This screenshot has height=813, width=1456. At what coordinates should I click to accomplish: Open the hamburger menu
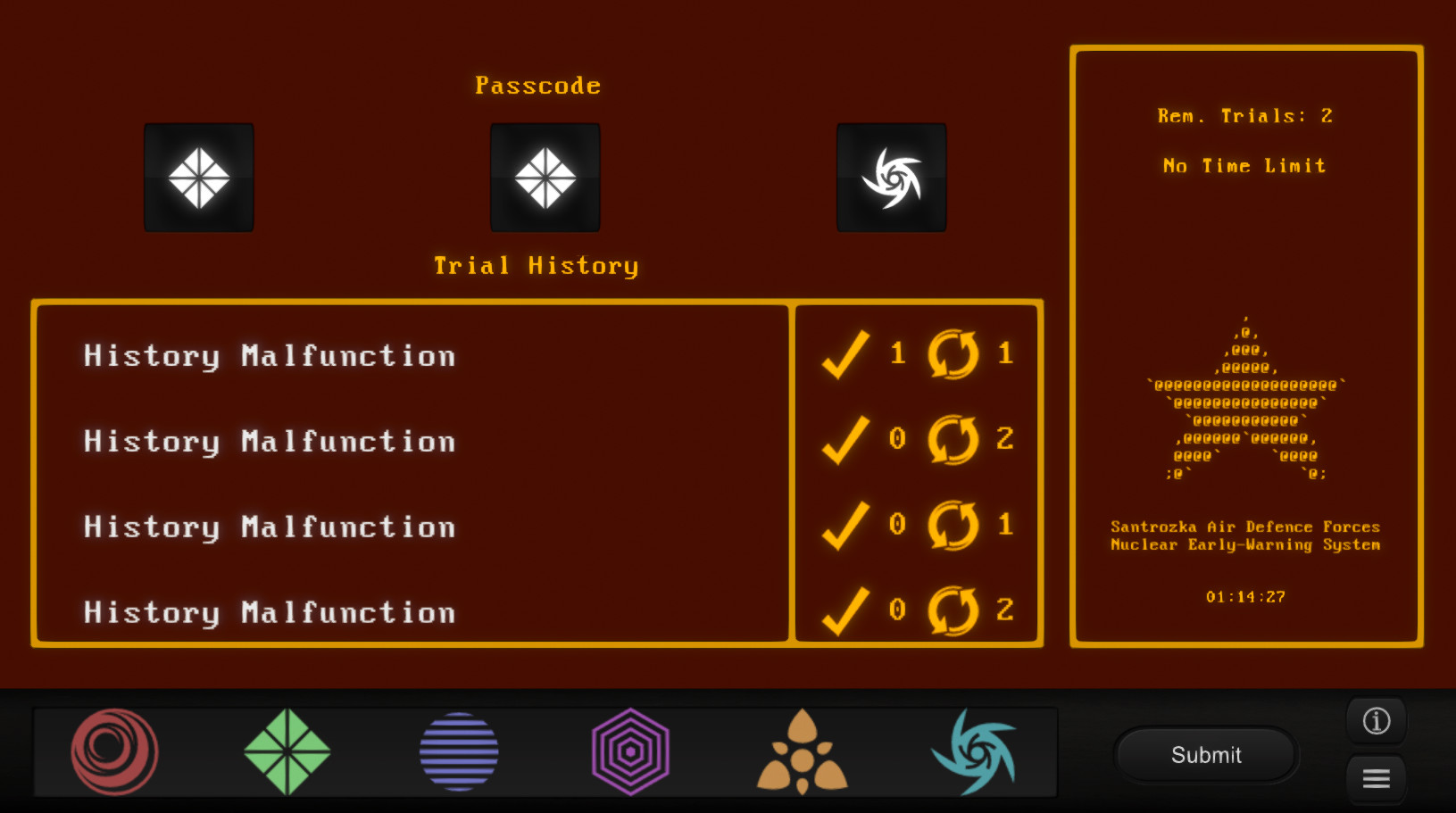1376,779
